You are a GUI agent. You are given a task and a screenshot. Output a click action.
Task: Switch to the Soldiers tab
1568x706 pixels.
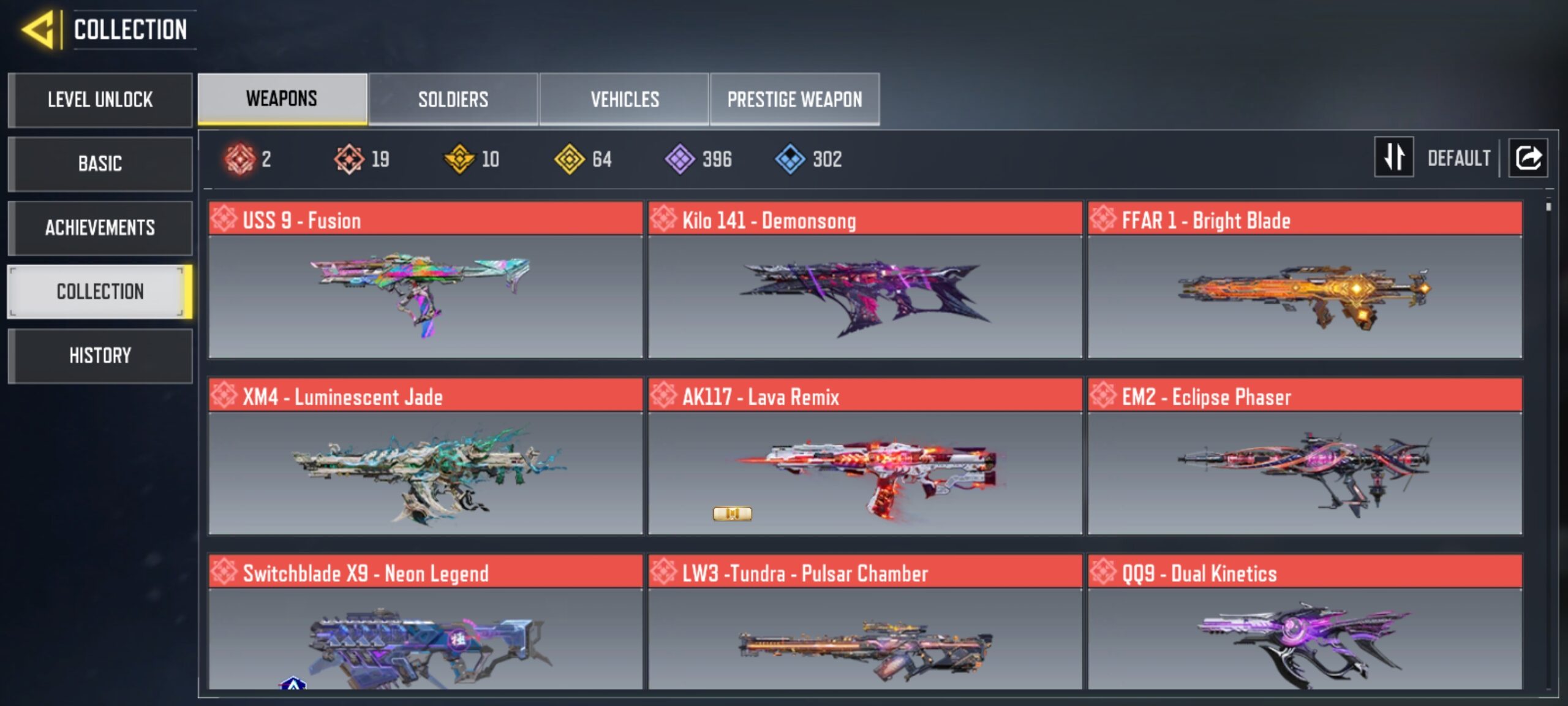[x=453, y=98]
